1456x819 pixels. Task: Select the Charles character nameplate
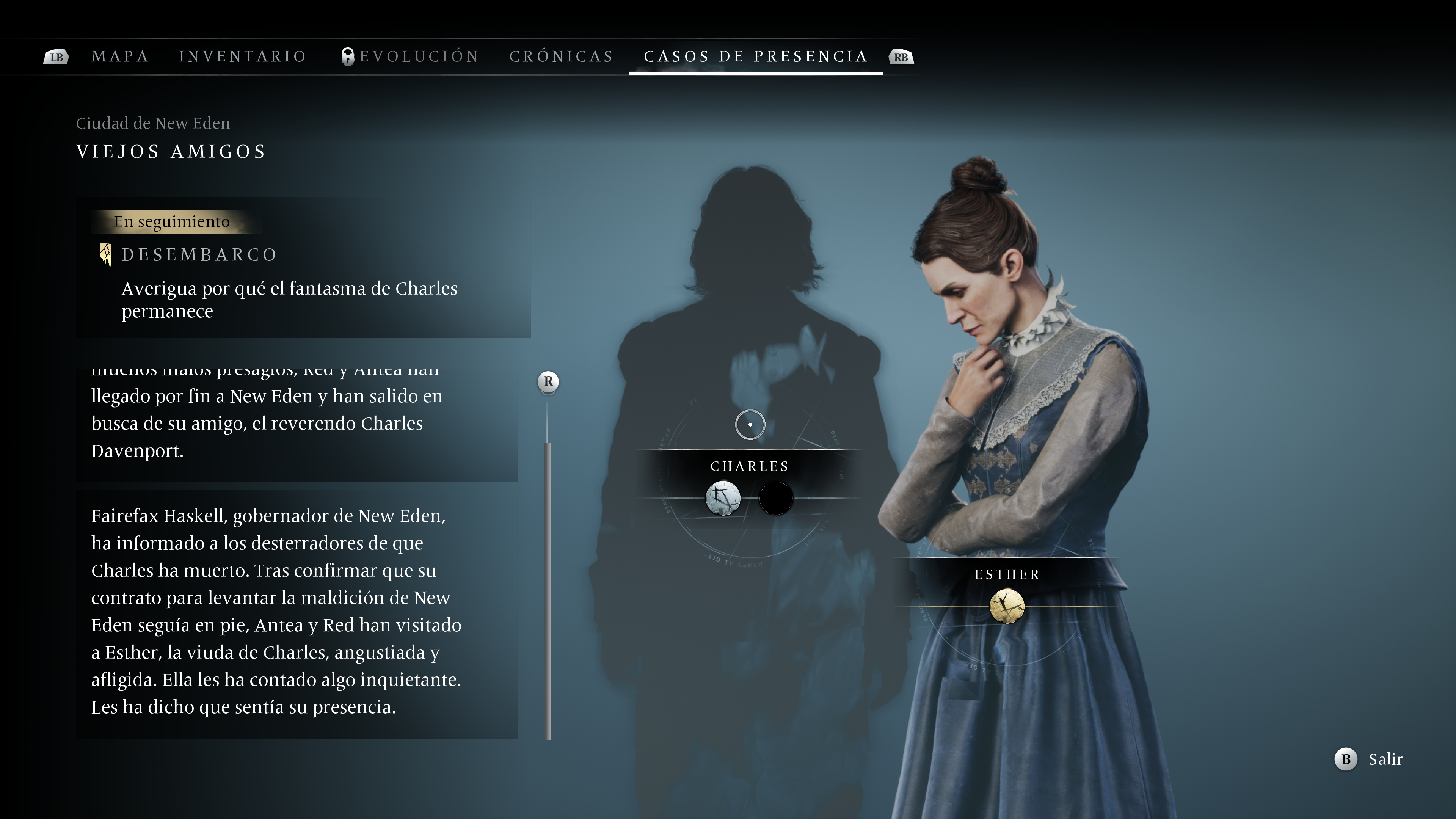[x=750, y=466]
